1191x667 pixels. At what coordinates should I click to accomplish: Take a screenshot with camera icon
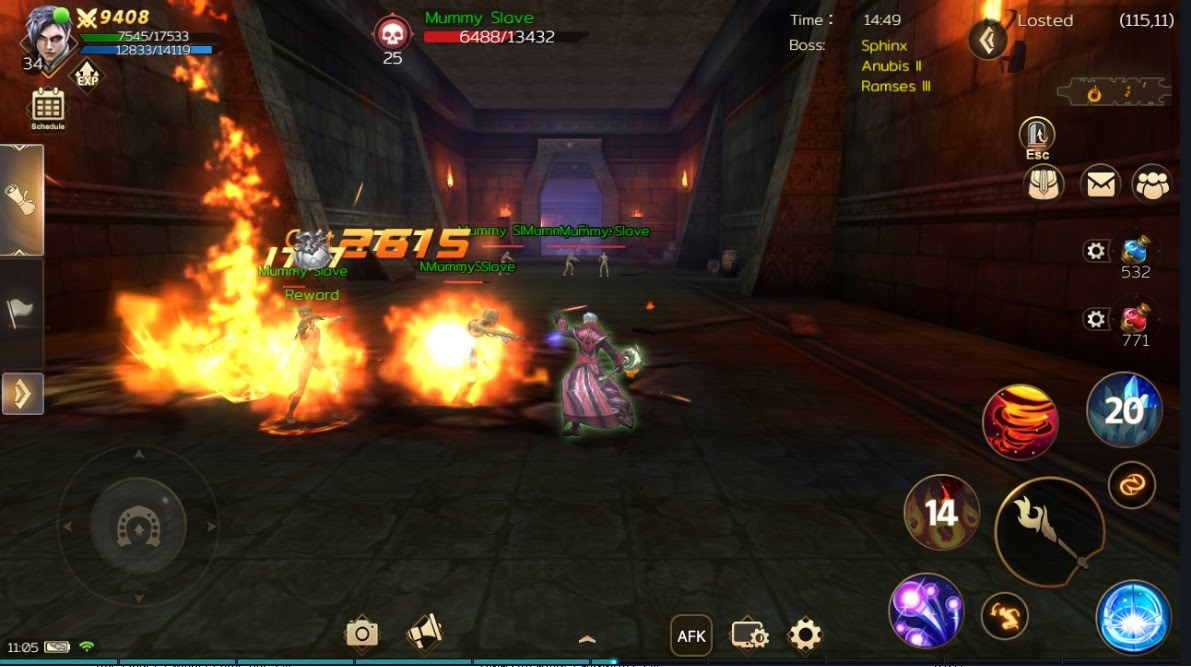[361, 633]
